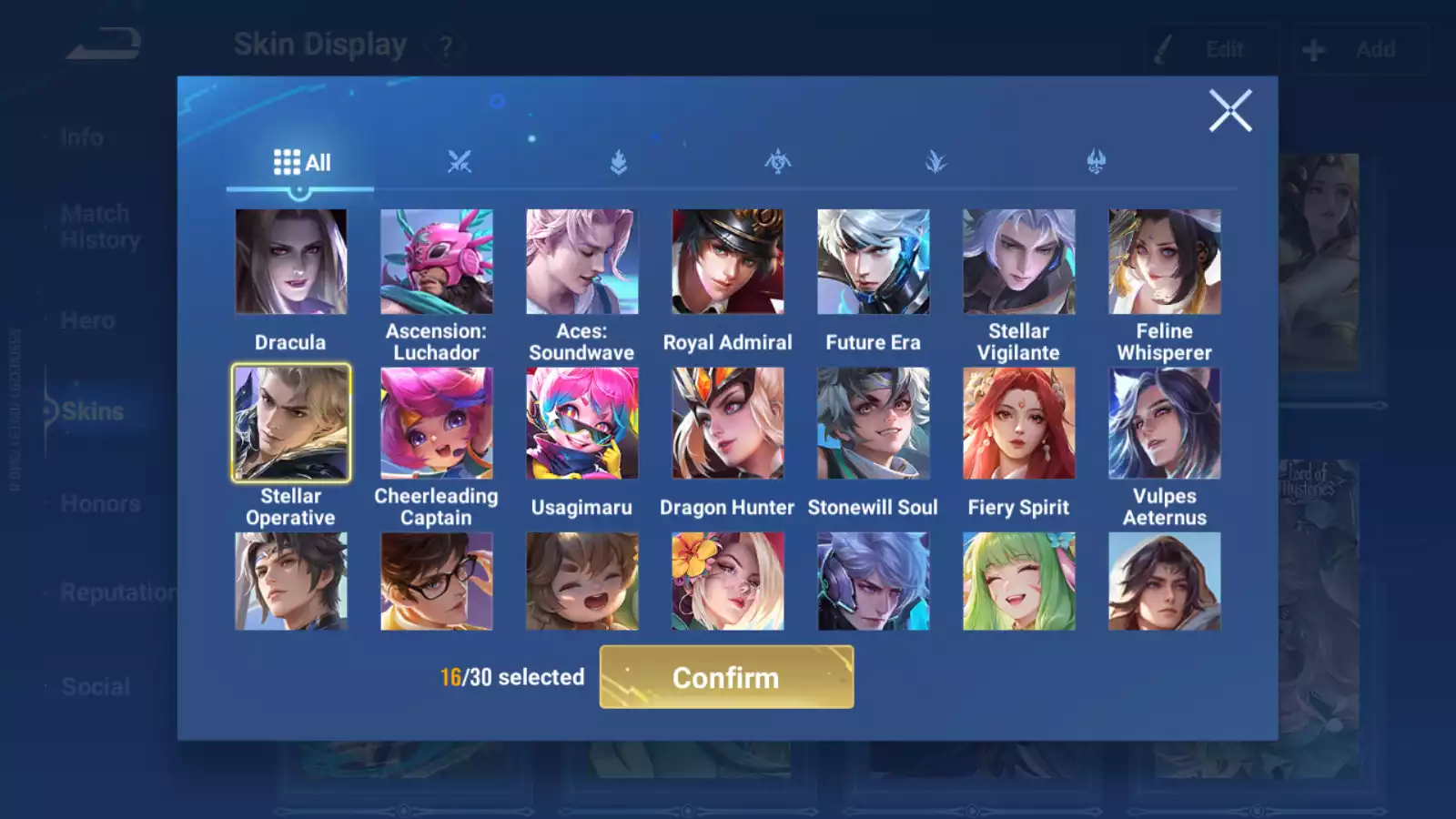Select the Roaming plant-shaped filter icon
This screenshot has height=819, width=1456.
pos(935,162)
